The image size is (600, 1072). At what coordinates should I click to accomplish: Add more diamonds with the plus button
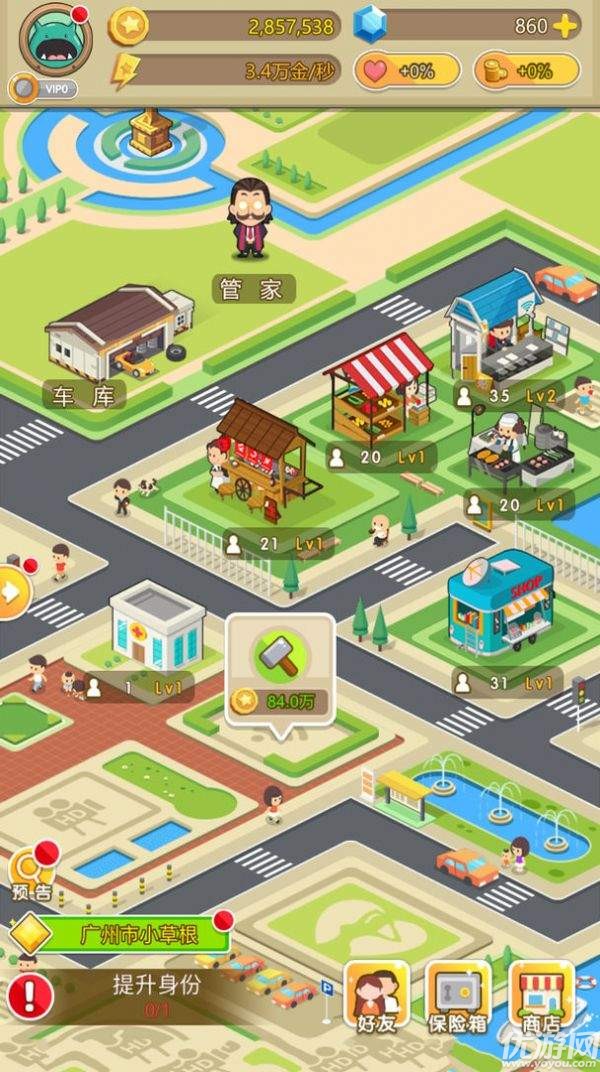(x=566, y=27)
